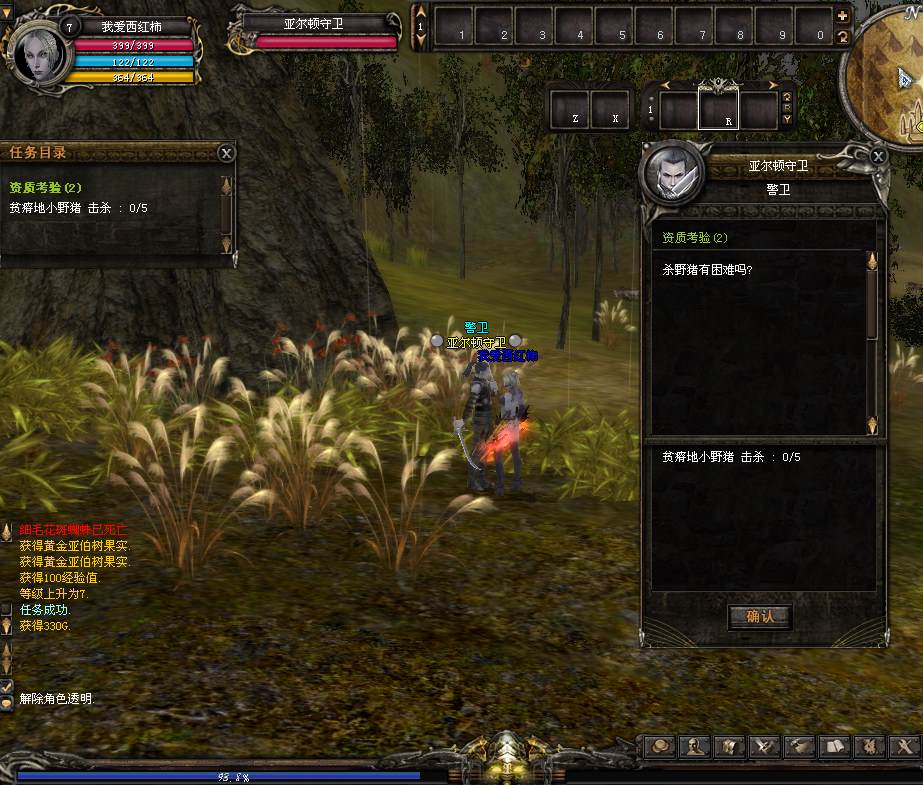923x785 pixels.
Task: Select hotbar slot number 1
Action: point(455,25)
